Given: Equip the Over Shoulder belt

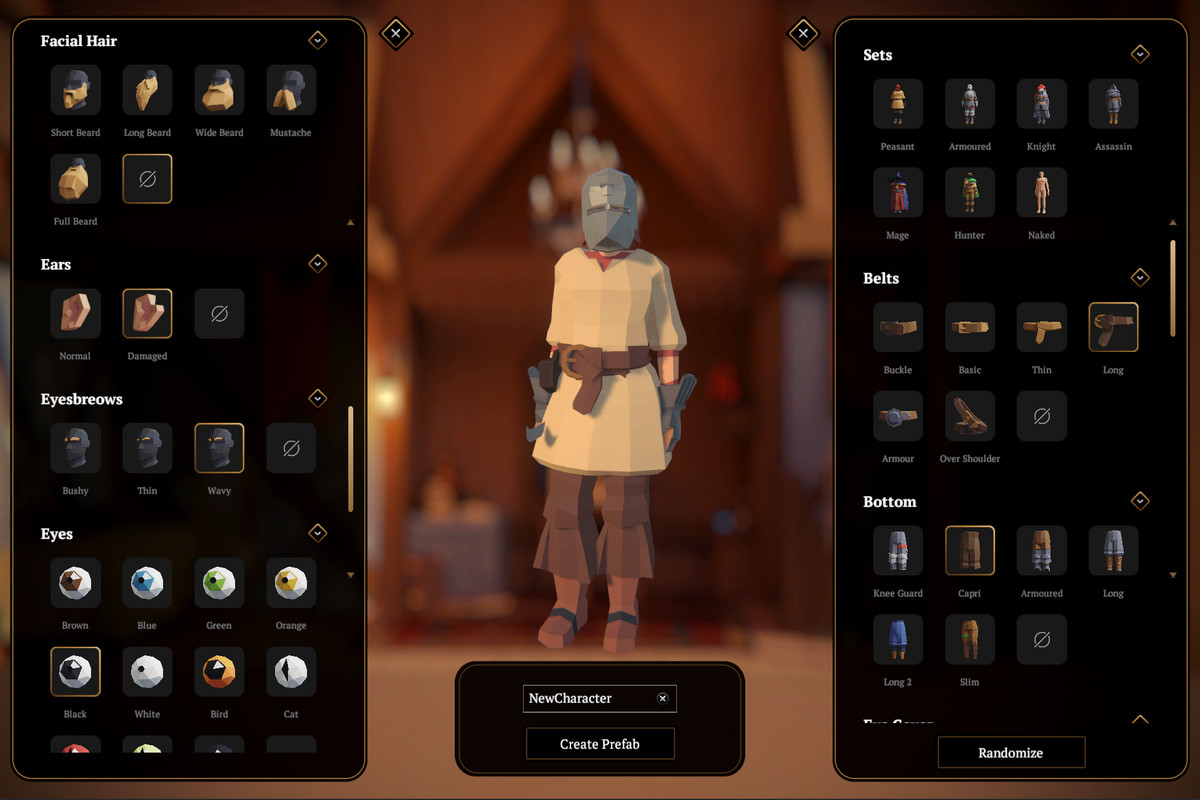Looking at the screenshot, I should coord(969,416).
